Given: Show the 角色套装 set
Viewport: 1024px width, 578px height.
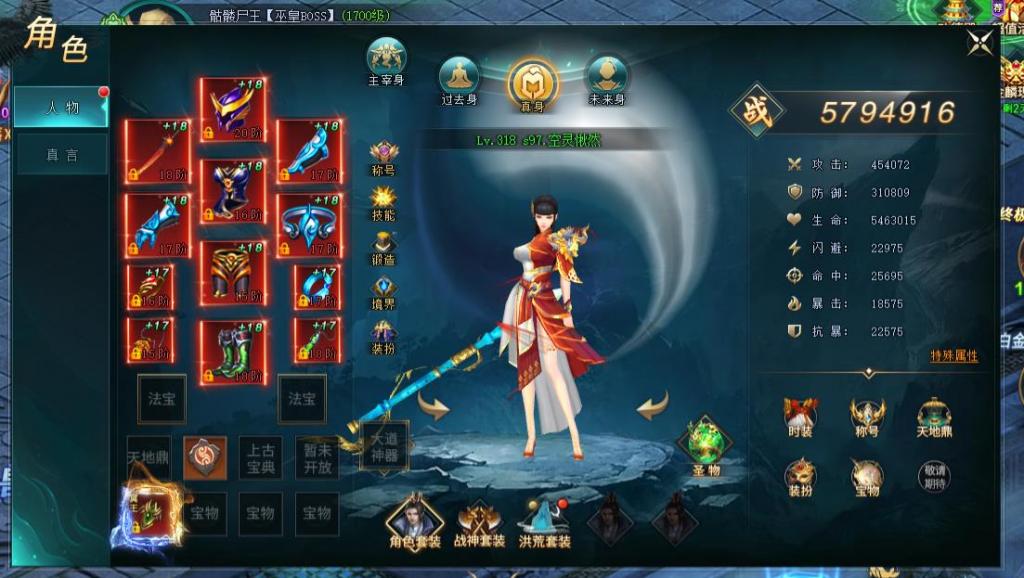Looking at the screenshot, I should [415, 520].
